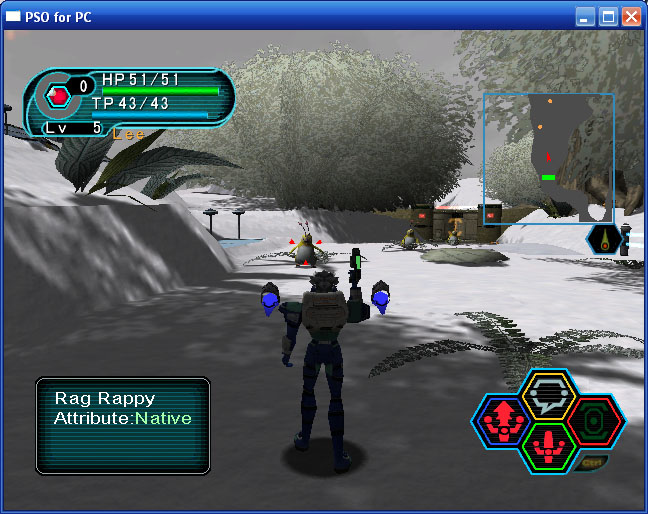The image size is (648, 514).
Task: Click the compass indicator below the minimap
Action: [x=606, y=238]
